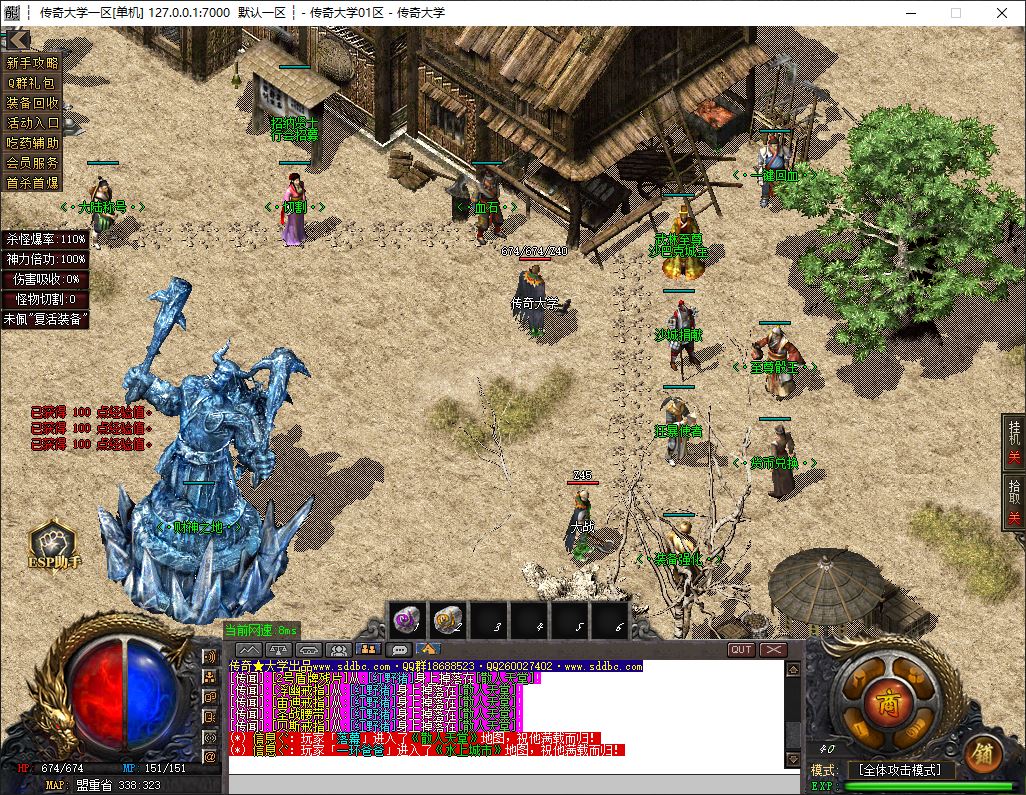Collapse the left menu with the arrow button

[x=17, y=39]
